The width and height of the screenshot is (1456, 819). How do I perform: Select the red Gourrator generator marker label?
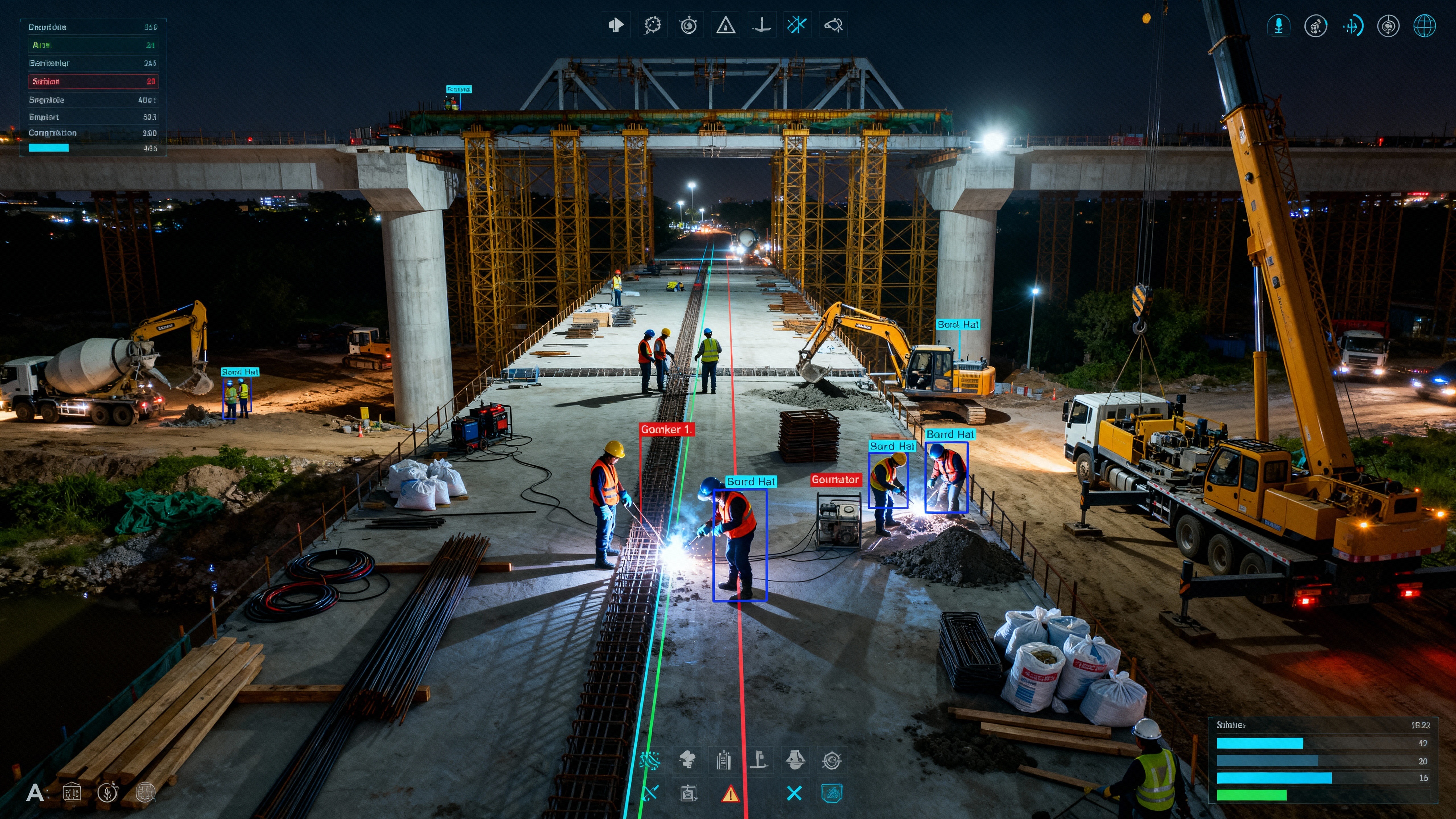point(835,480)
